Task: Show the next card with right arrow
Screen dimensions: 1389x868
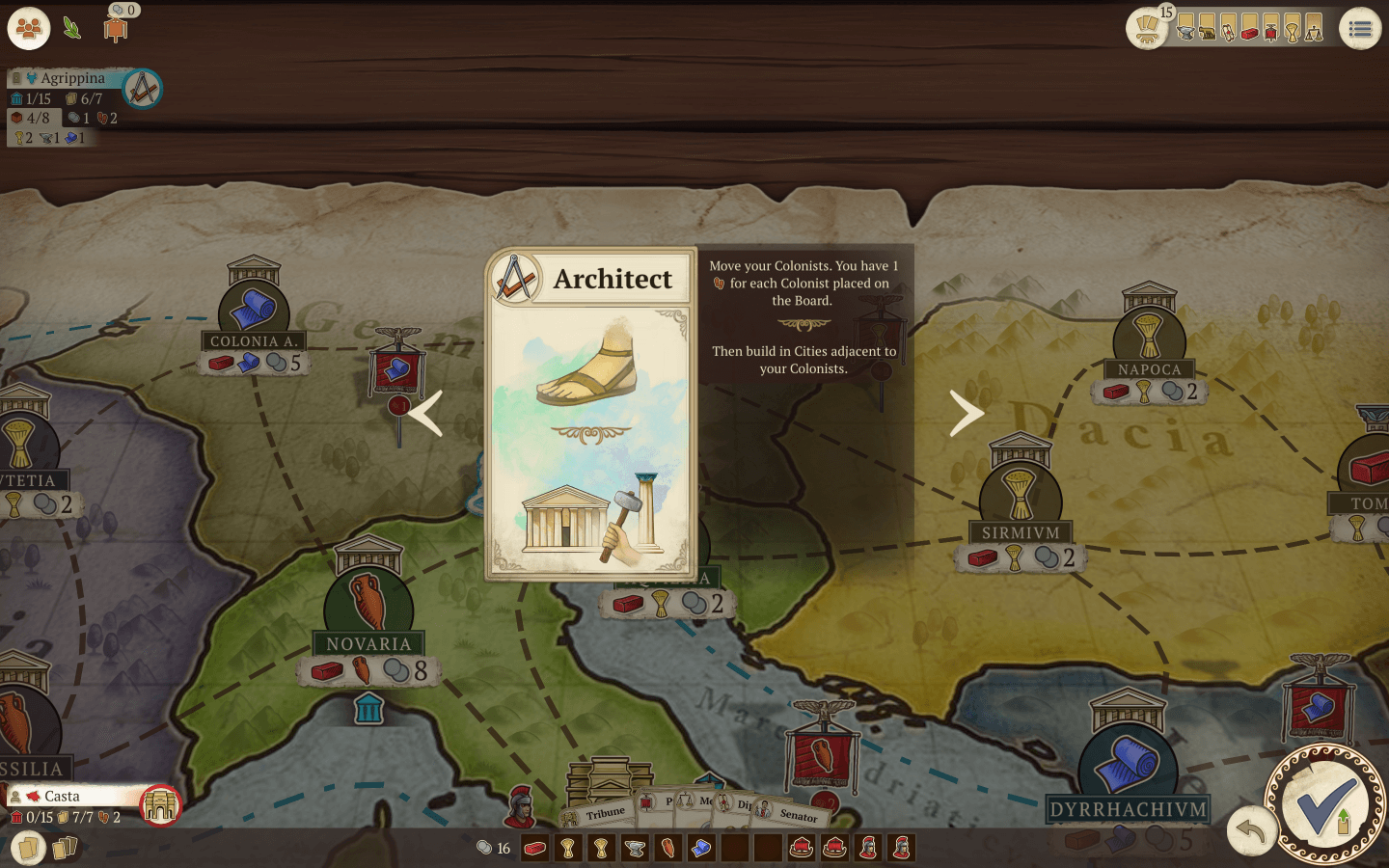Action: [966, 414]
